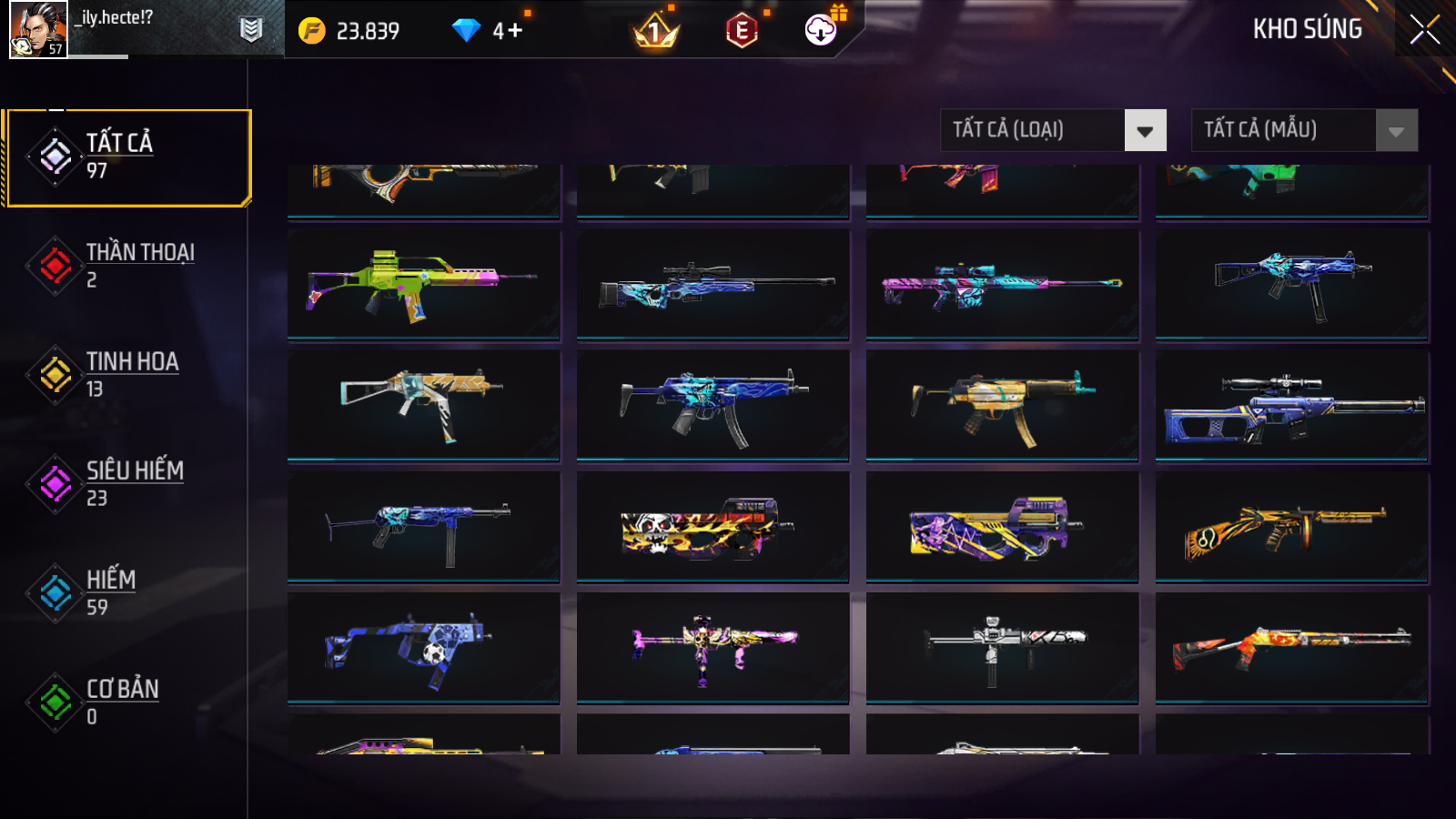
Task: Select the orange tiger-striped Thompson skin
Action: click(x=1291, y=526)
